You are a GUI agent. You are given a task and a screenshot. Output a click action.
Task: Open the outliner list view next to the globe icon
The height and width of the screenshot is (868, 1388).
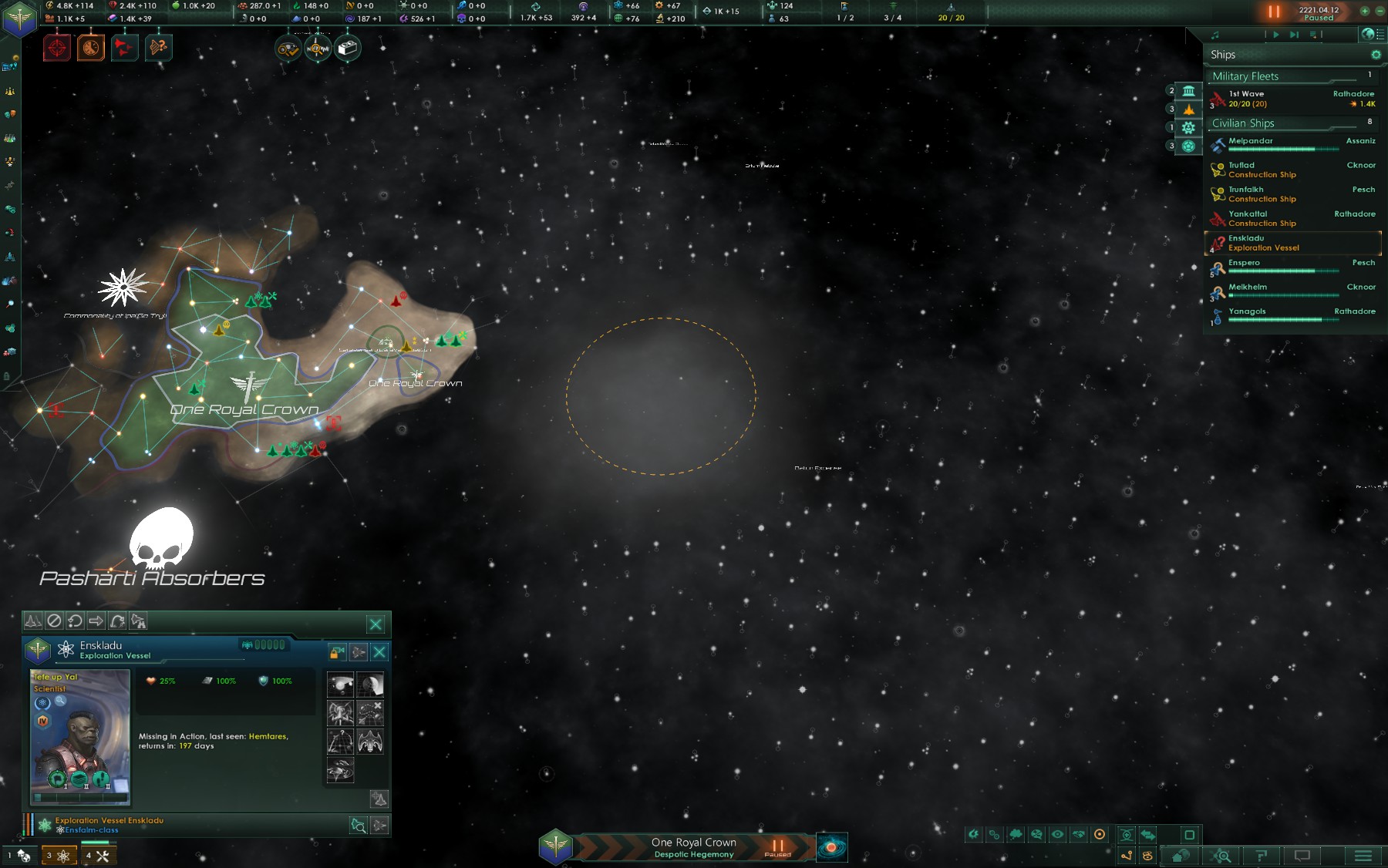[1380, 35]
